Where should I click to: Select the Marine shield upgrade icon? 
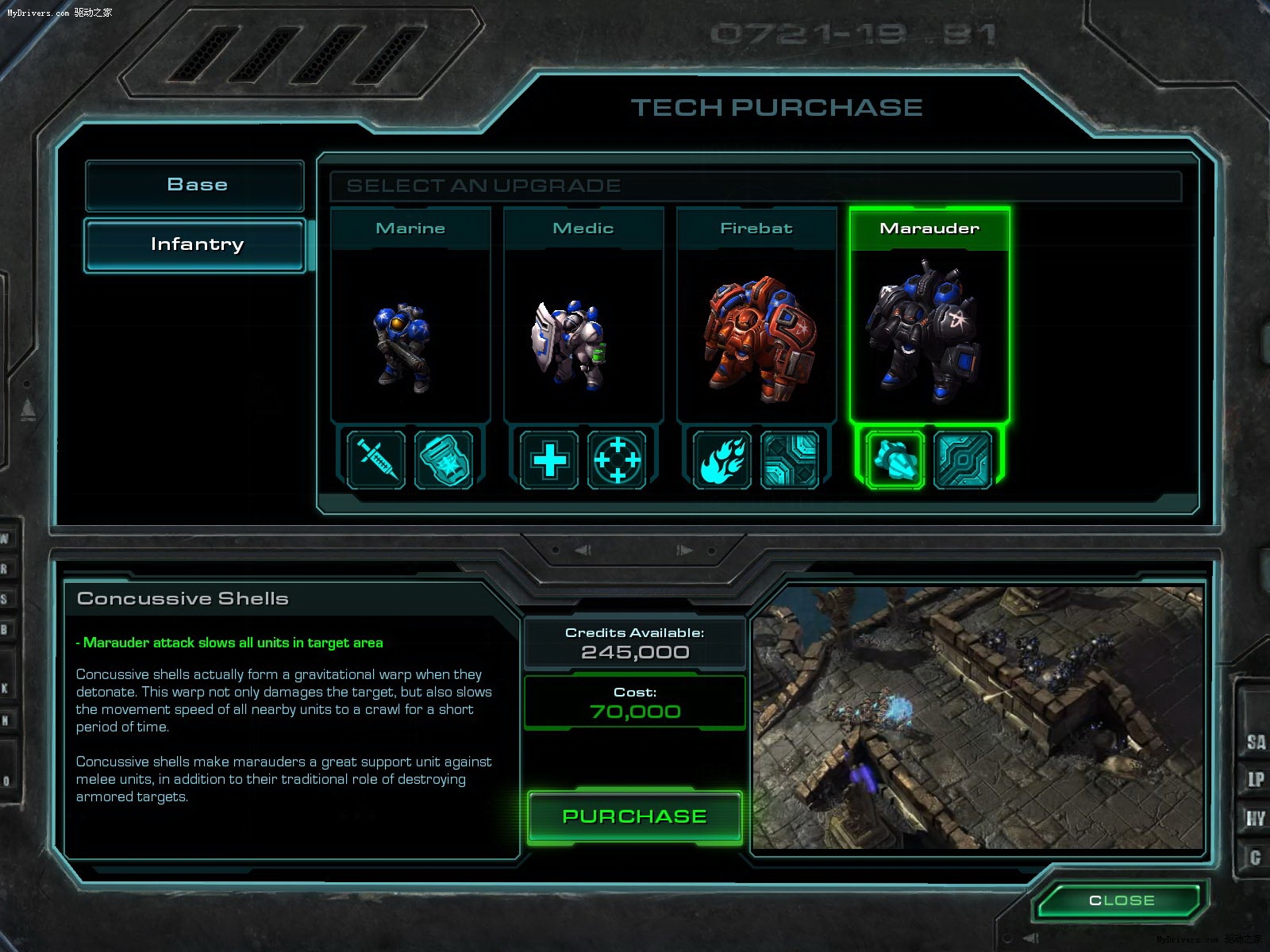444,459
